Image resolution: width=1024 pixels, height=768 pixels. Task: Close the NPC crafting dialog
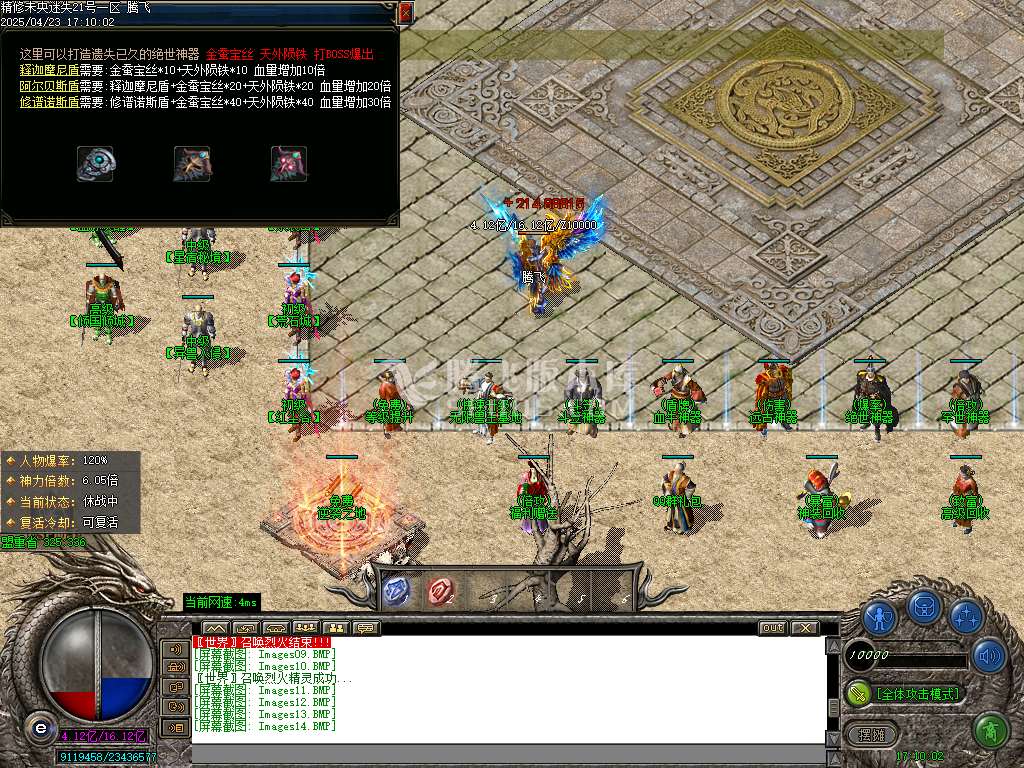tap(405, 13)
